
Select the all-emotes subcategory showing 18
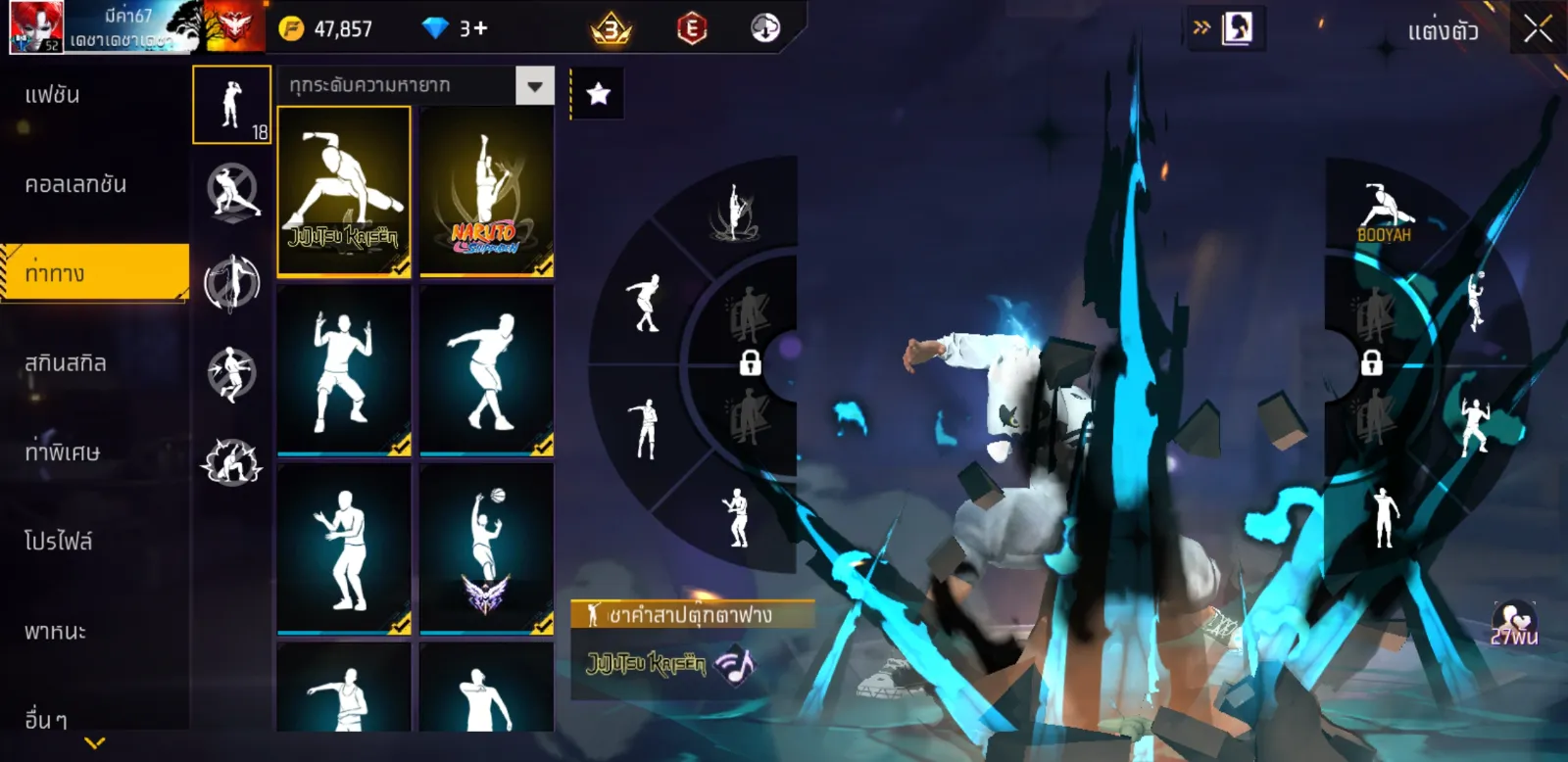231,105
